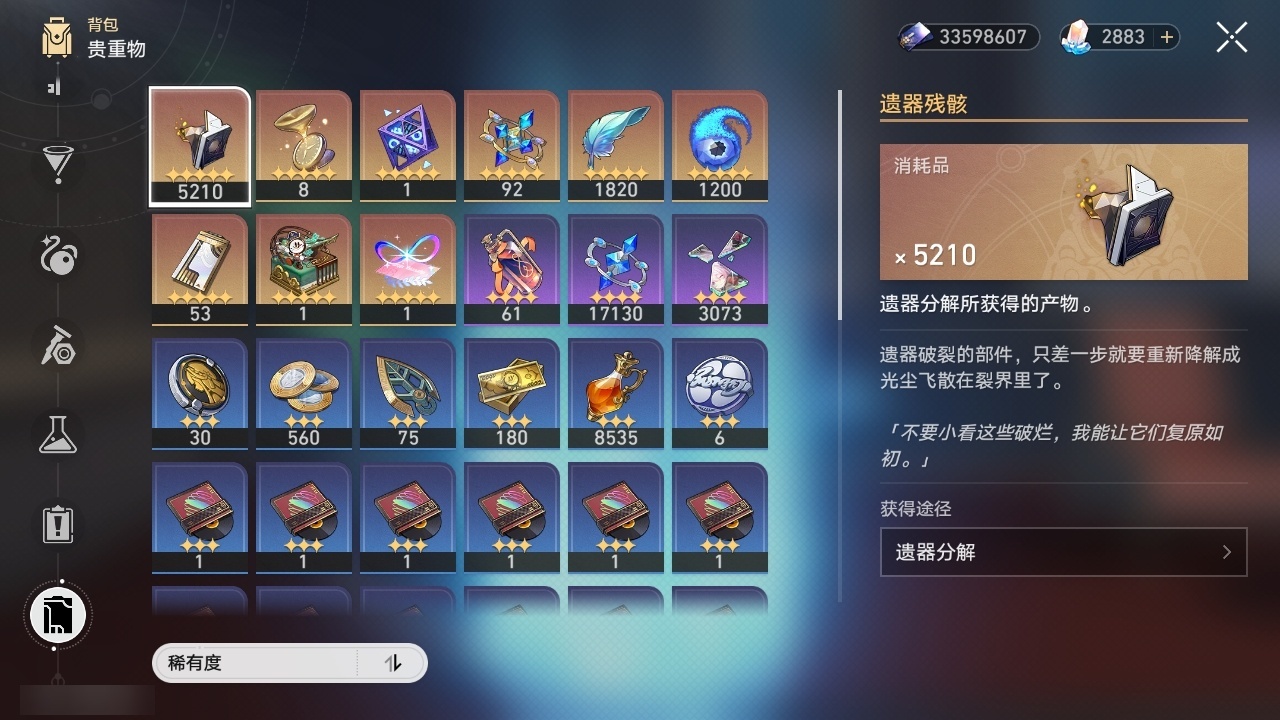Select the relic remains item showing 5210
The width and height of the screenshot is (1280, 720).
[x=199, y=145]
